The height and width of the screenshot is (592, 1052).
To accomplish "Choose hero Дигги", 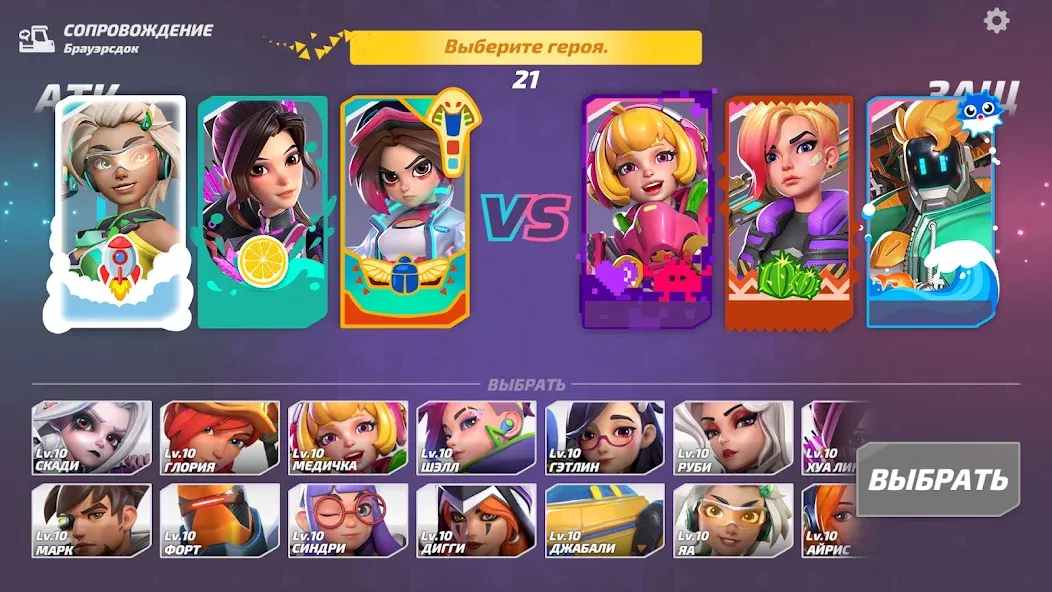I will pyautogui.click(x=476, y=521).
